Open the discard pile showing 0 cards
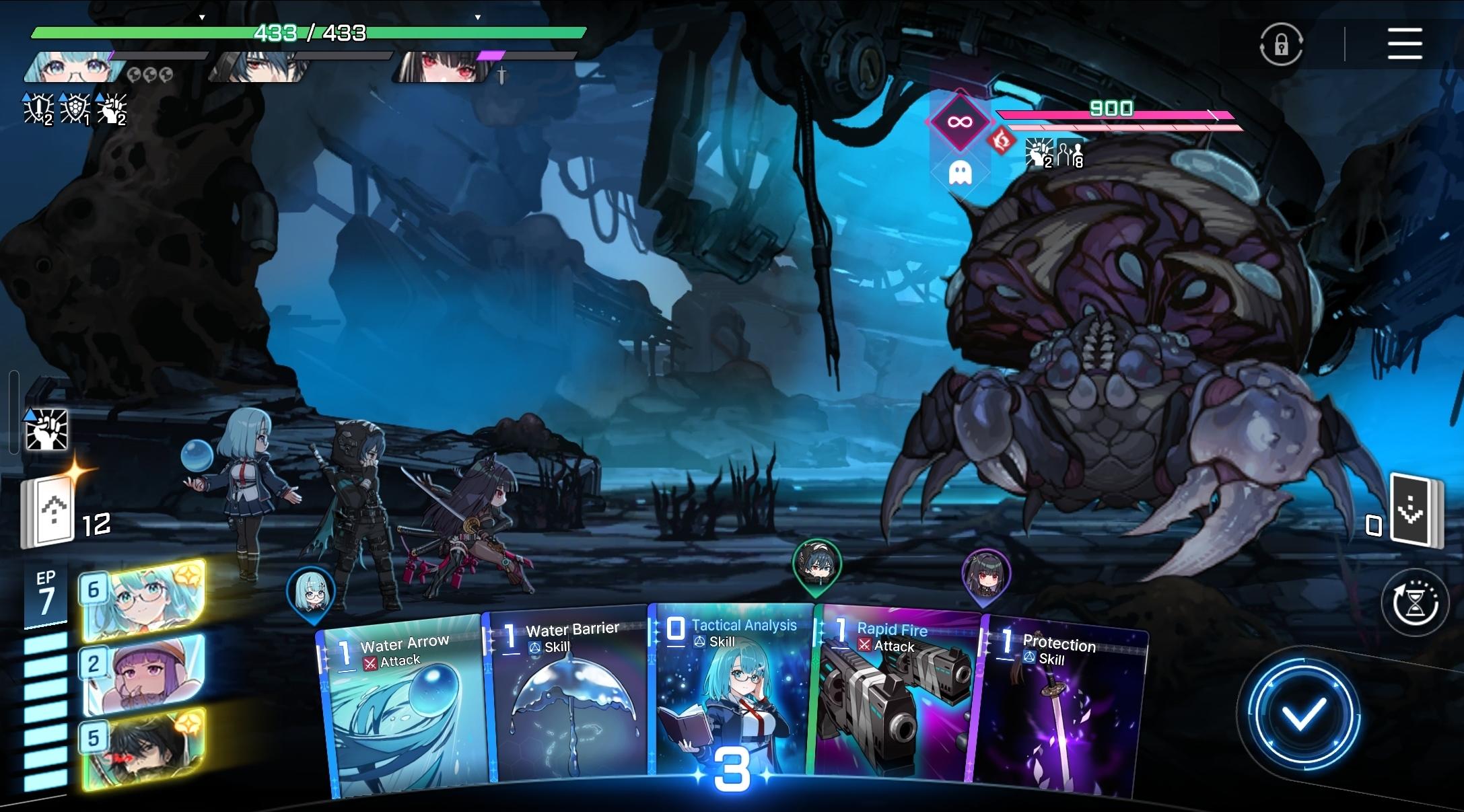Screen dimensions: 1464x812 click(1414, 513)
